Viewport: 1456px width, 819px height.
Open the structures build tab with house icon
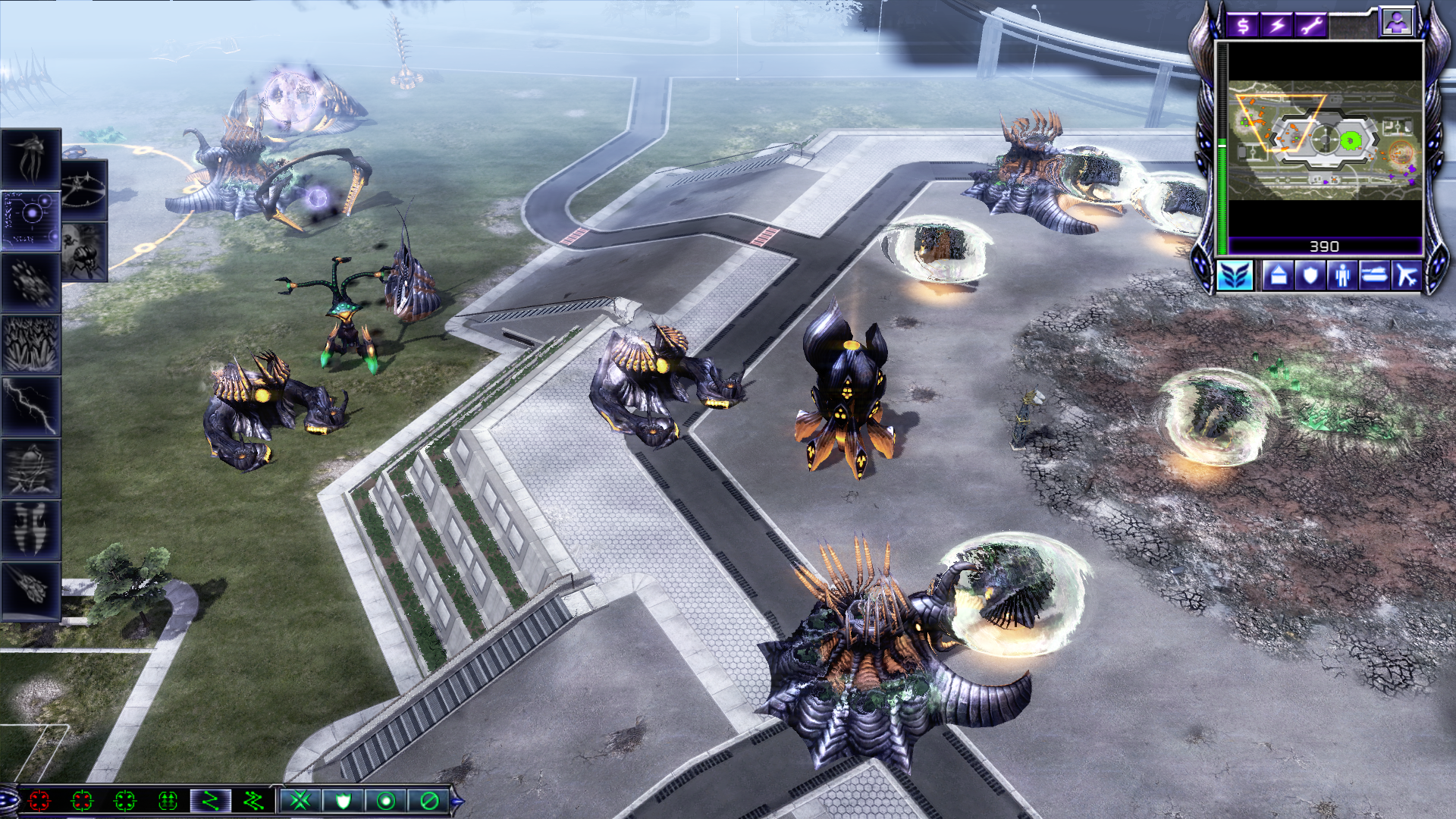click(x=1278, y=275)
